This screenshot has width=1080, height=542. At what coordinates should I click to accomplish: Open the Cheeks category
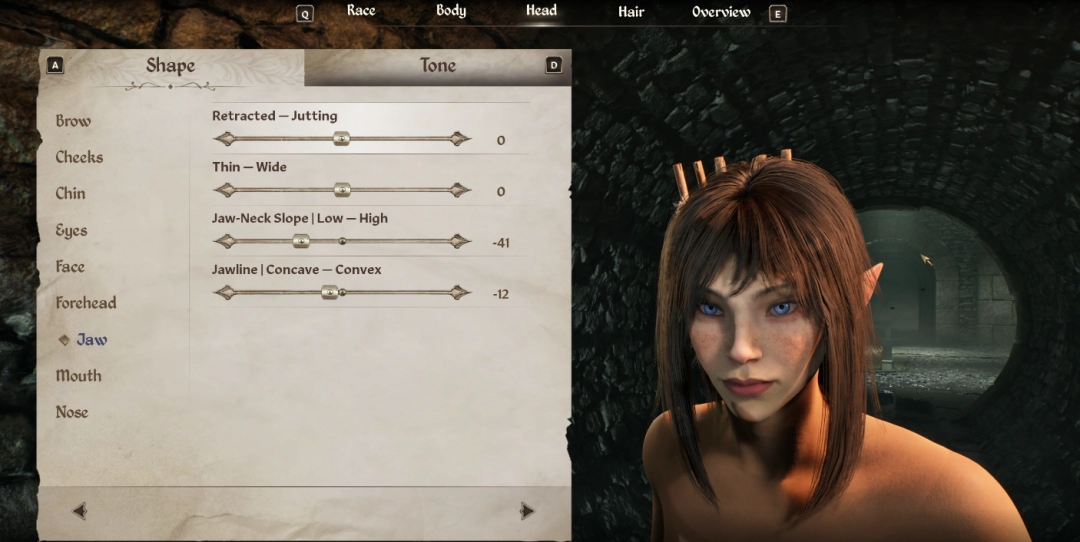coord(79,157)
